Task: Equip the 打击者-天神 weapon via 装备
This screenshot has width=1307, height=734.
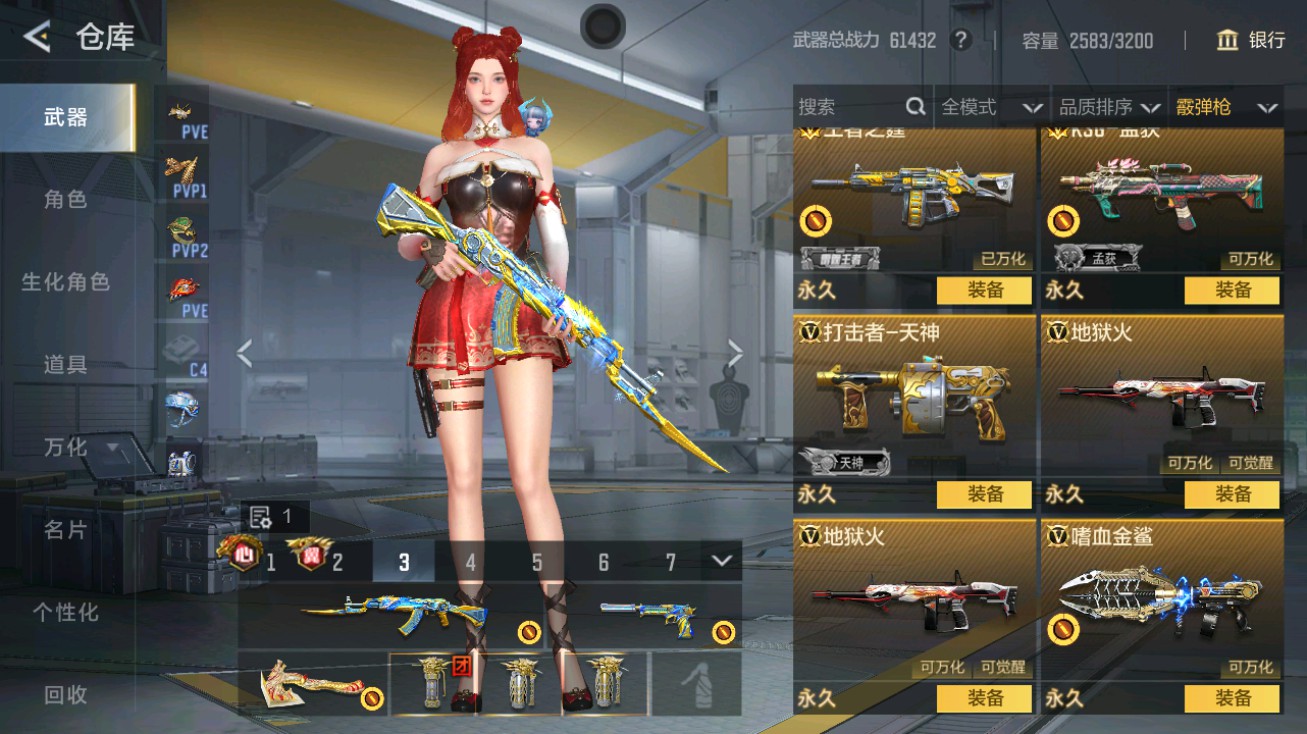Action: click(984, 494)
